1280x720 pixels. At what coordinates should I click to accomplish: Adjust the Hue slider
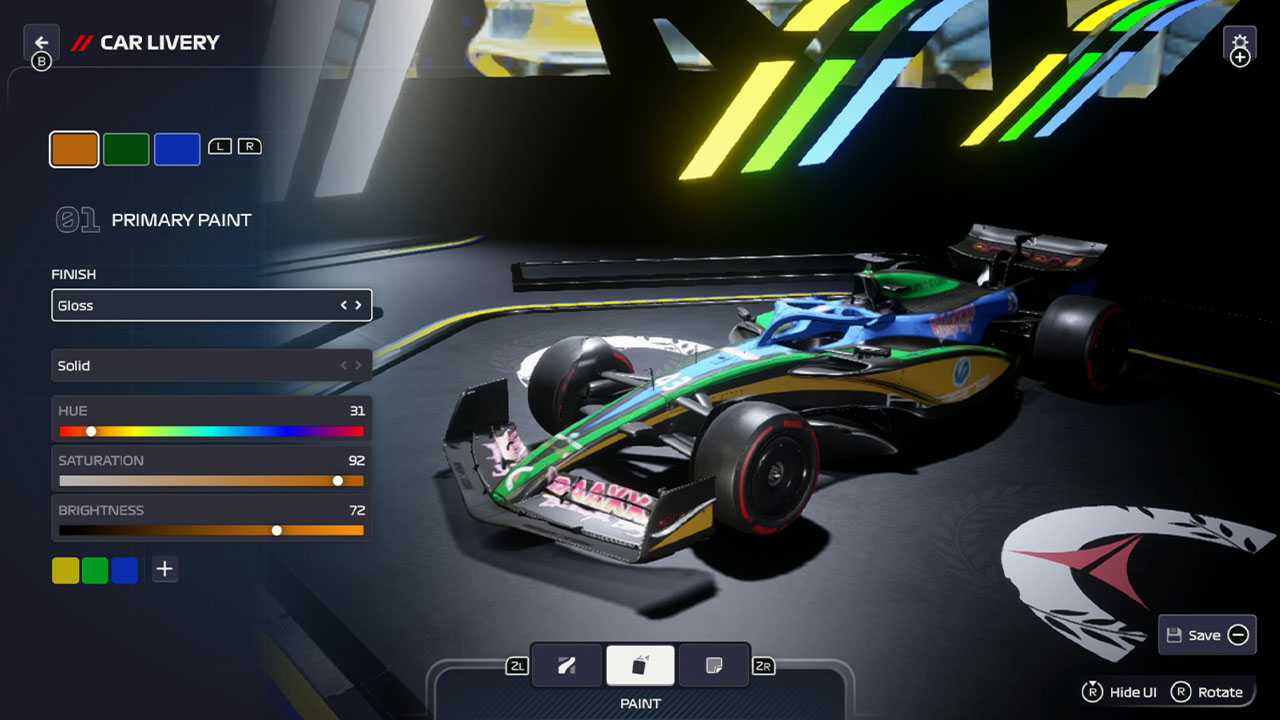pyautogui.click(x=91, y=431)
